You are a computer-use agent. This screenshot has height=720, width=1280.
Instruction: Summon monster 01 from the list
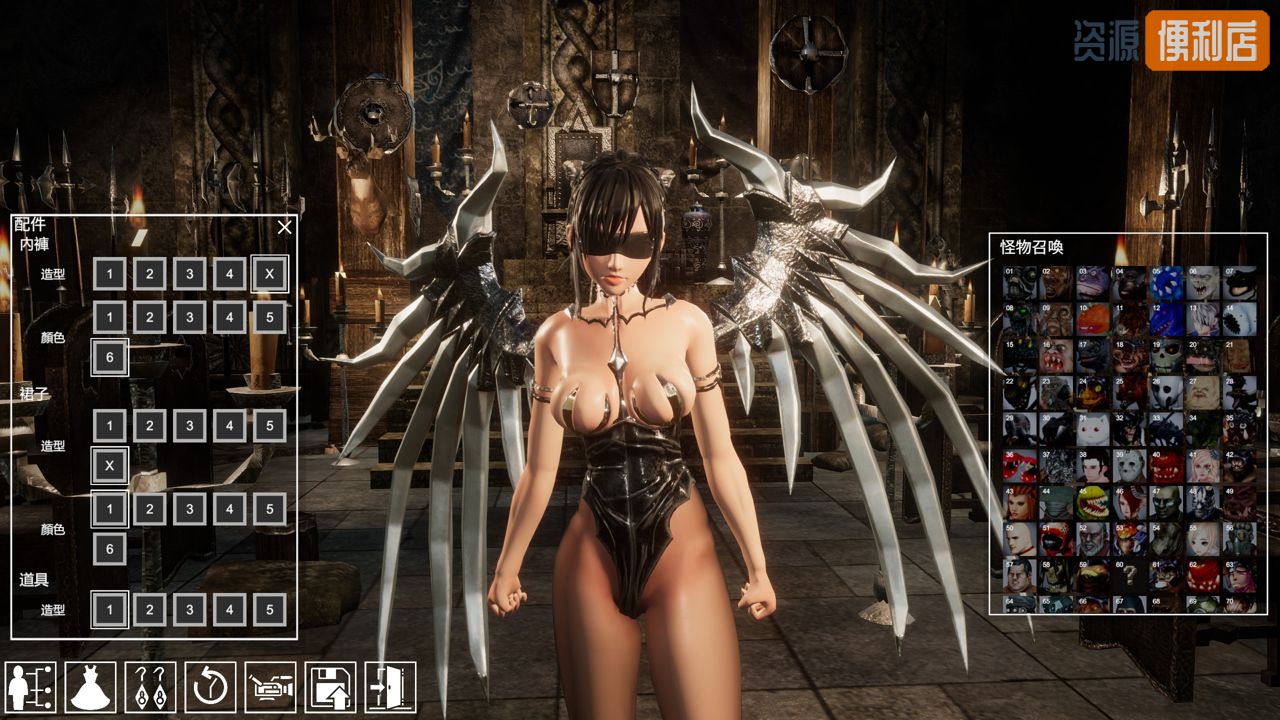click(1020, 283)
